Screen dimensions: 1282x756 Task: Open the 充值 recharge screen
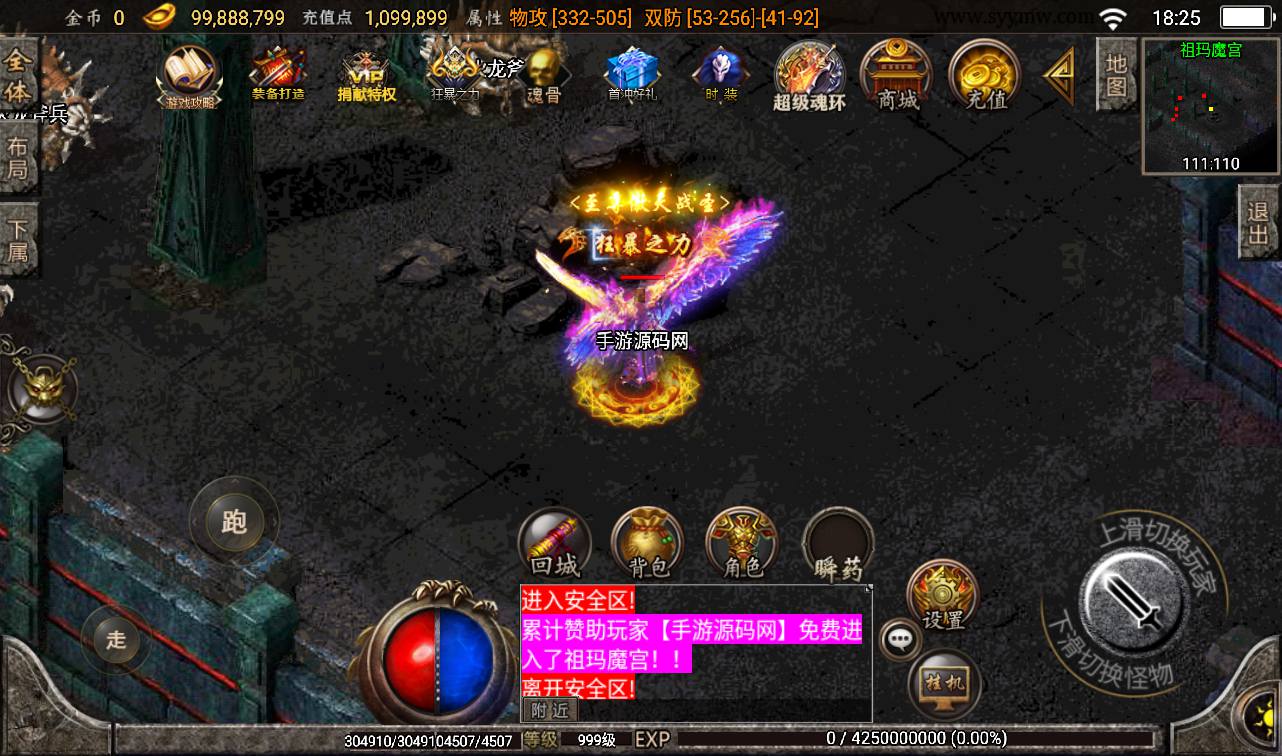click(x=985, y=74)
